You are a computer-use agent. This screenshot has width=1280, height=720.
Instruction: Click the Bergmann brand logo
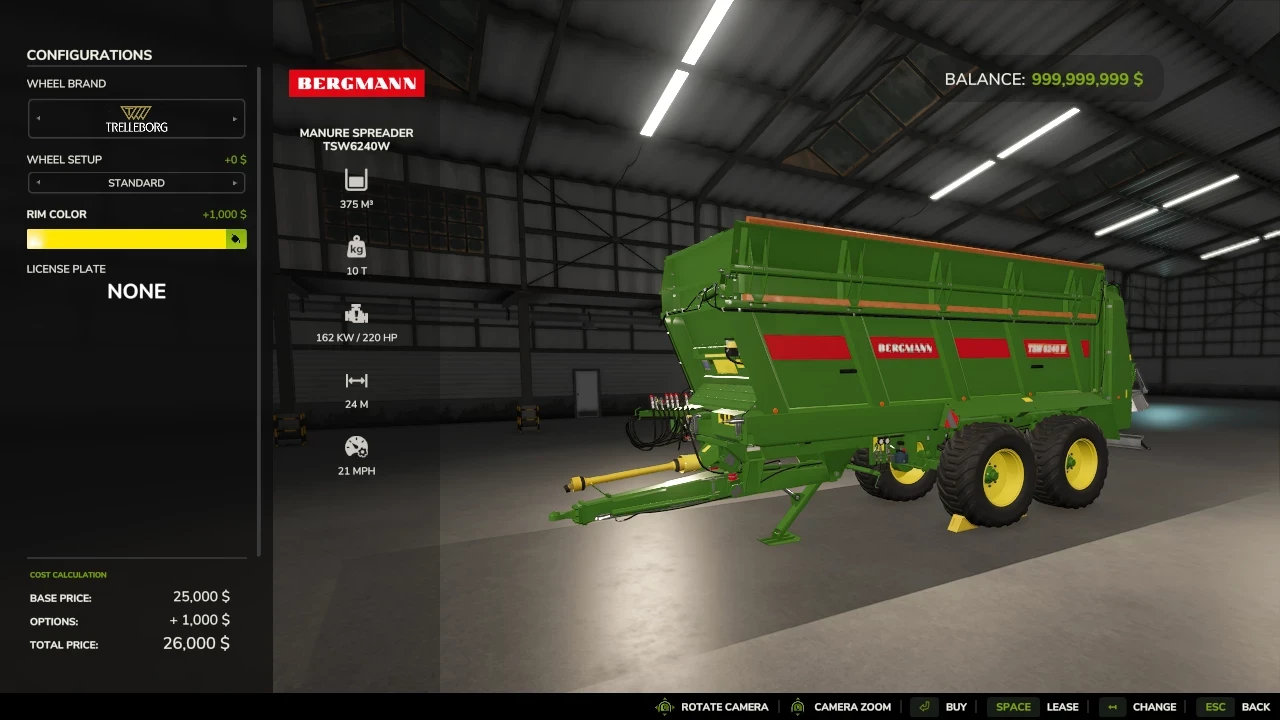(357, 83)
